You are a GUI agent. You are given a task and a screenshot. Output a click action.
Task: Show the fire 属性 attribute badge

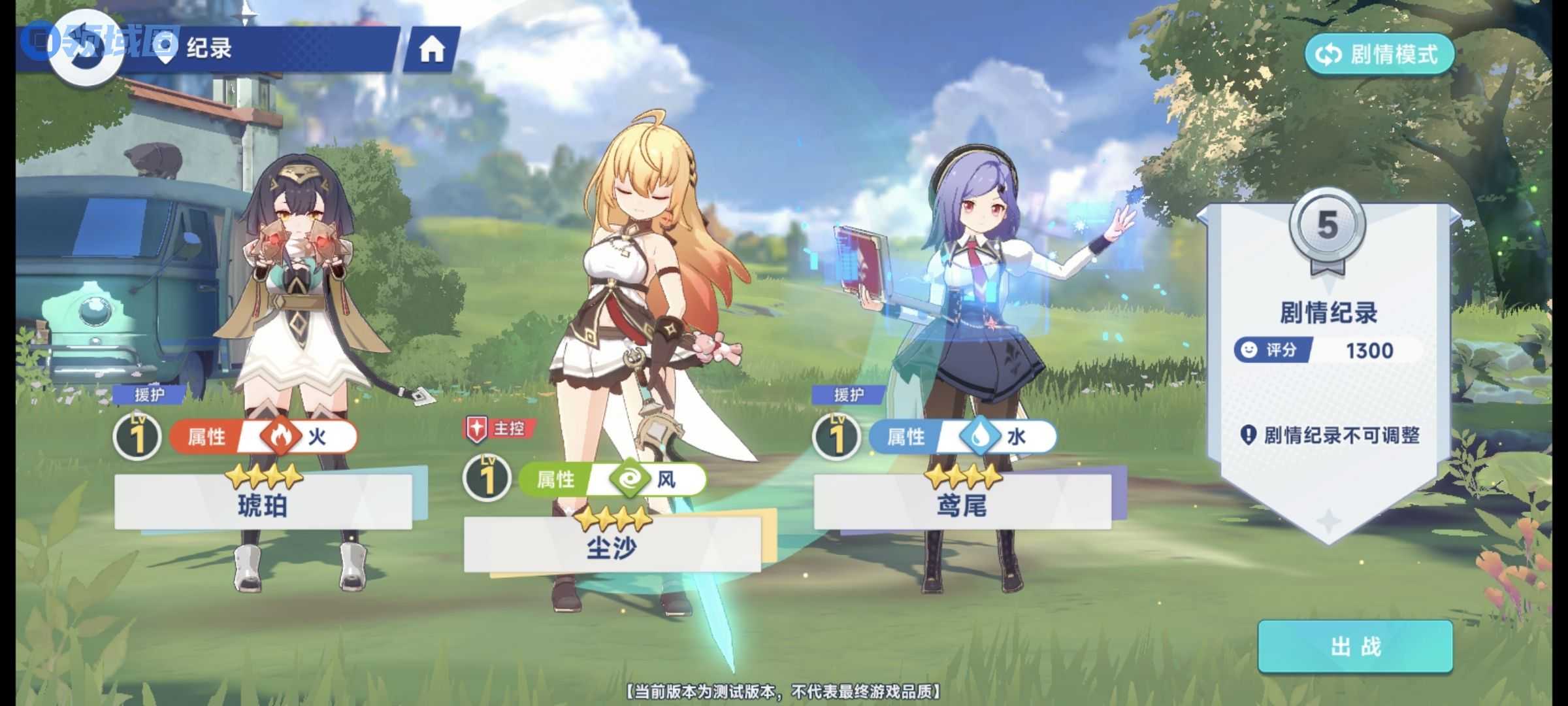[264, 437]
